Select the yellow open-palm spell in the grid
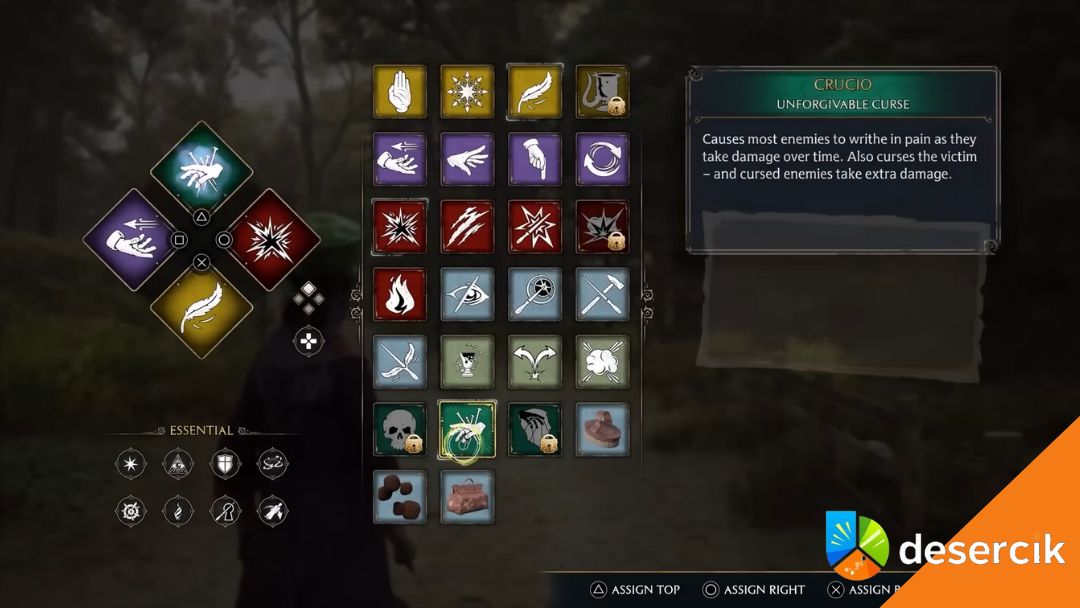 point(400,92)
